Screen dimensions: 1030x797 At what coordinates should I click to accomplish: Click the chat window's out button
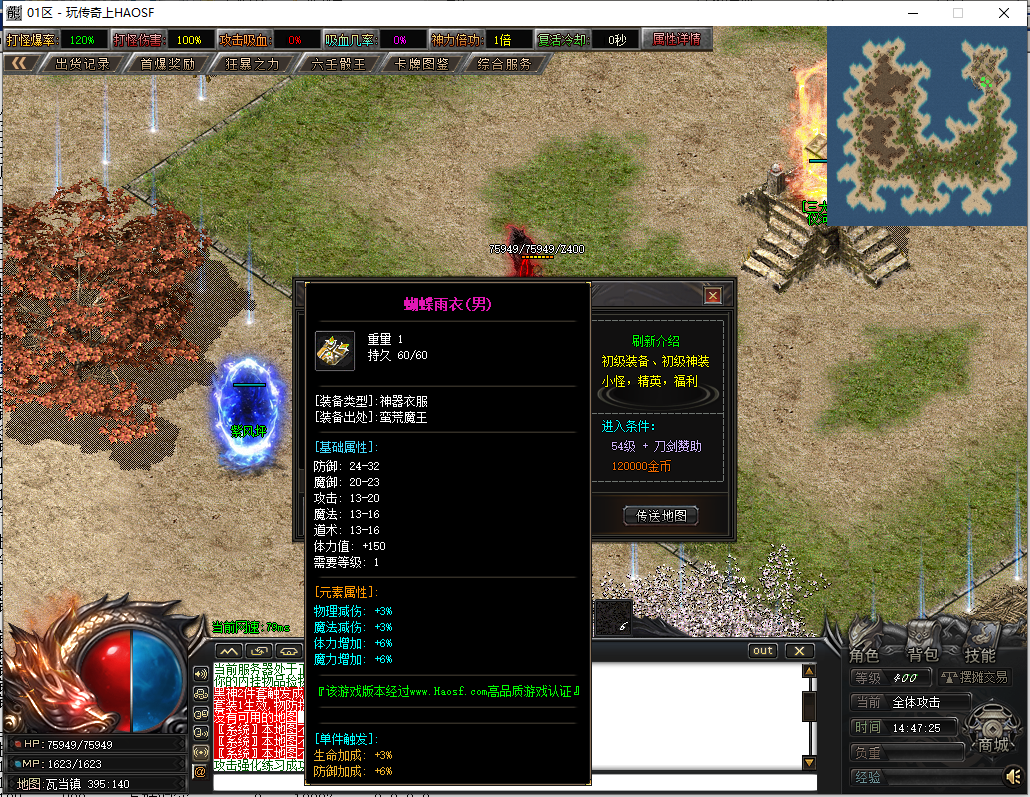click(763, 651)
